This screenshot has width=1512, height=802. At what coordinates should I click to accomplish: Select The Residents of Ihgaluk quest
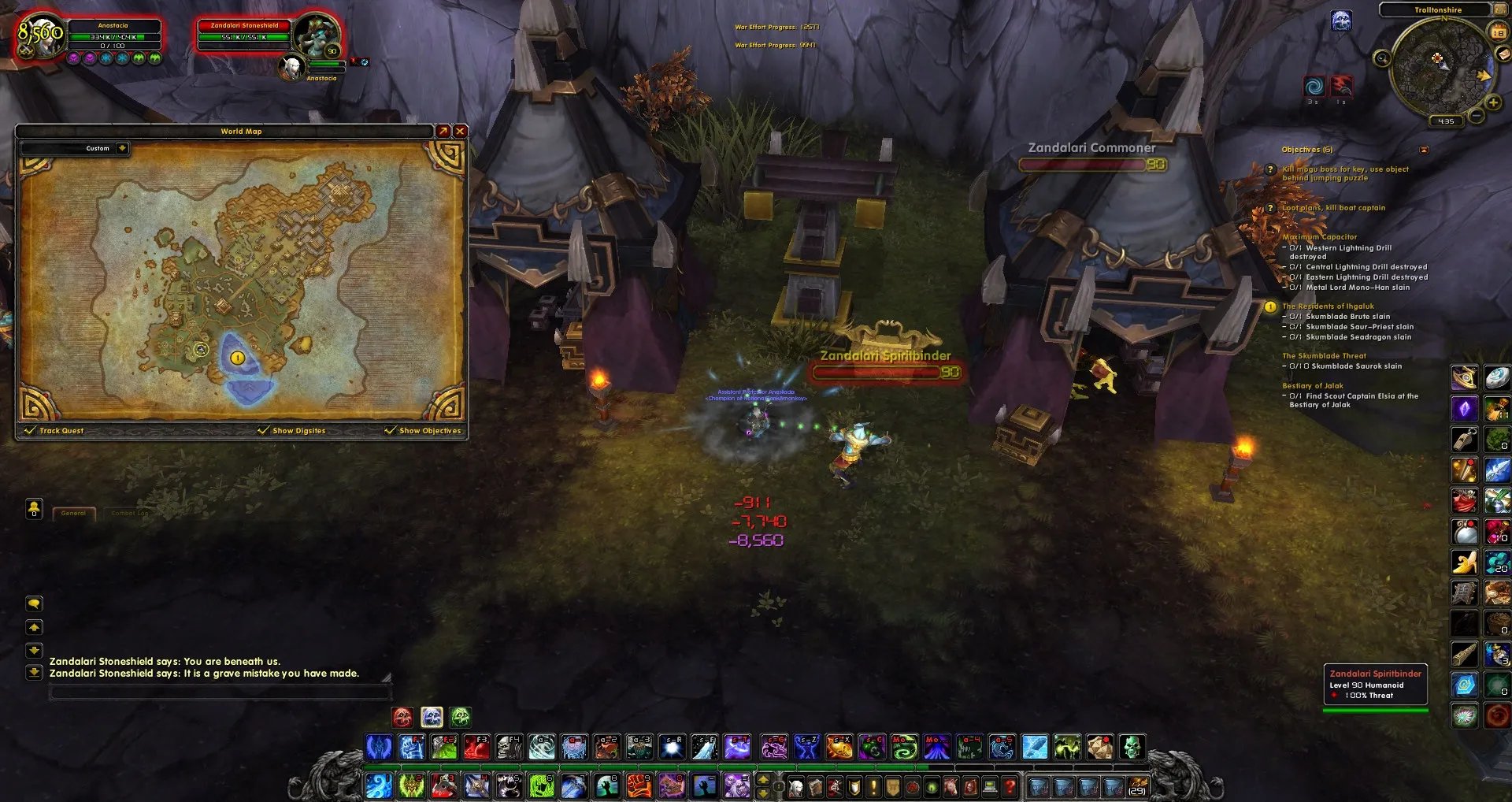(1328, 306)
